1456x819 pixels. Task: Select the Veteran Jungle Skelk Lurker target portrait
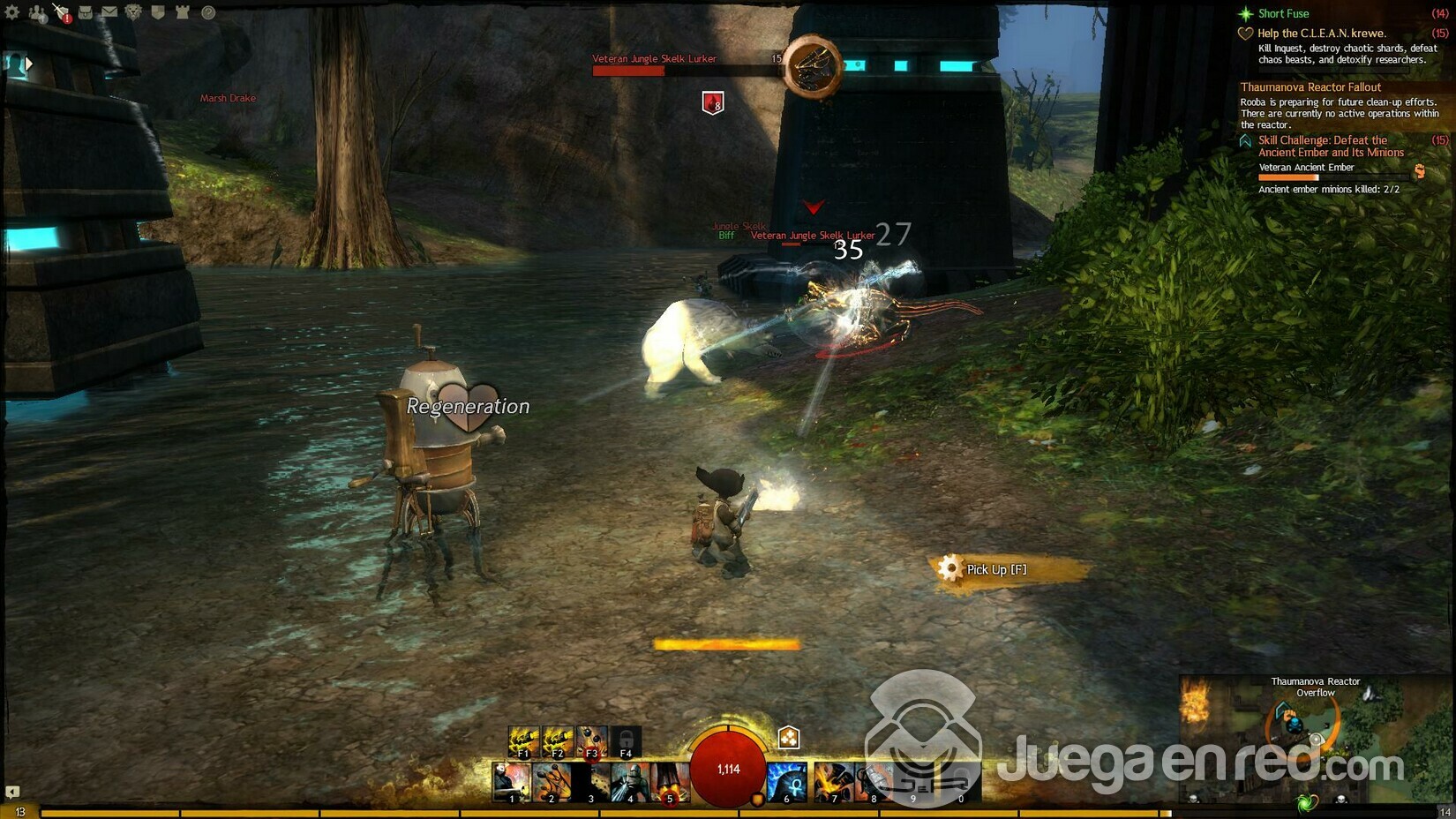click(812, 66)
